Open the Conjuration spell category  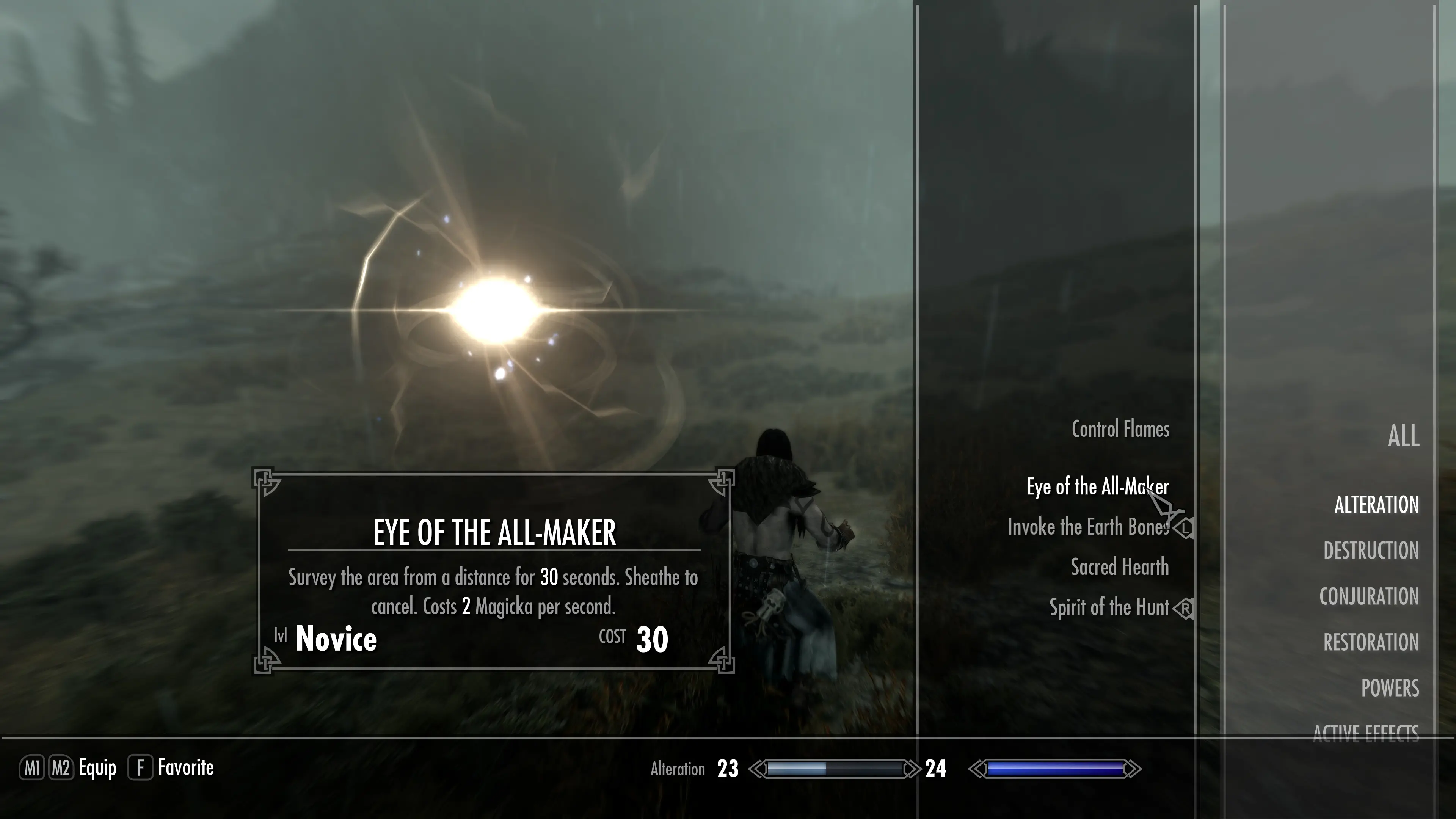[1368, 597]
